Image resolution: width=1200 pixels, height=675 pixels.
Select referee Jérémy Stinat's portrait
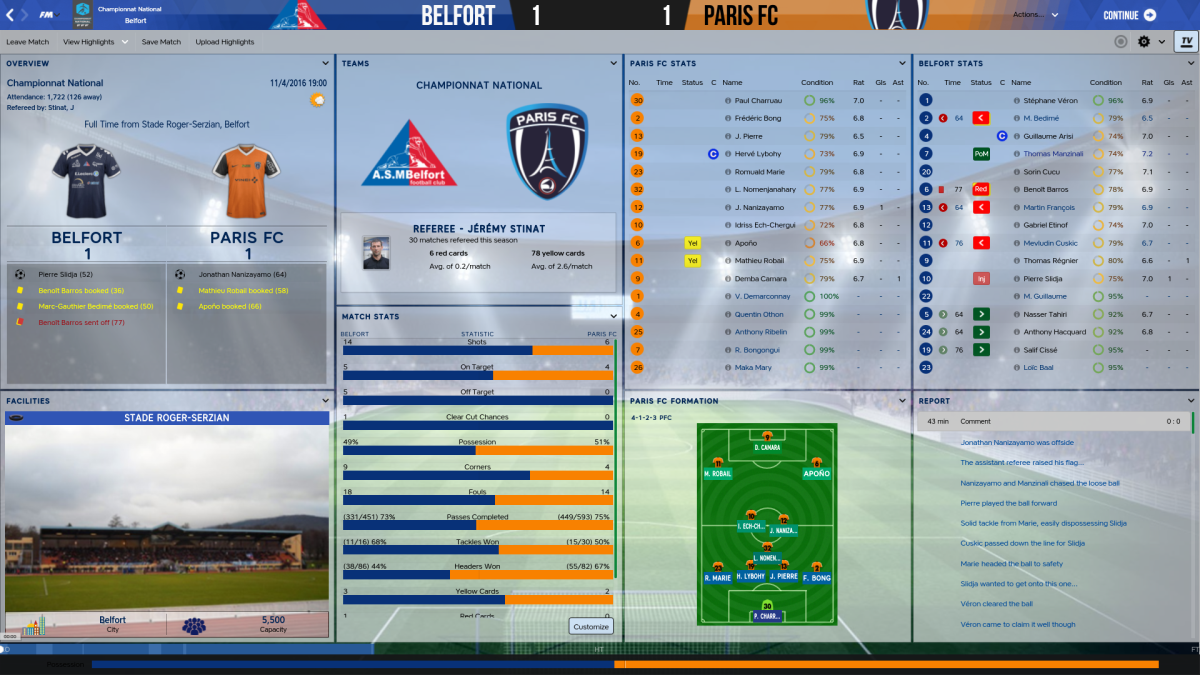(x=376, y=253)
